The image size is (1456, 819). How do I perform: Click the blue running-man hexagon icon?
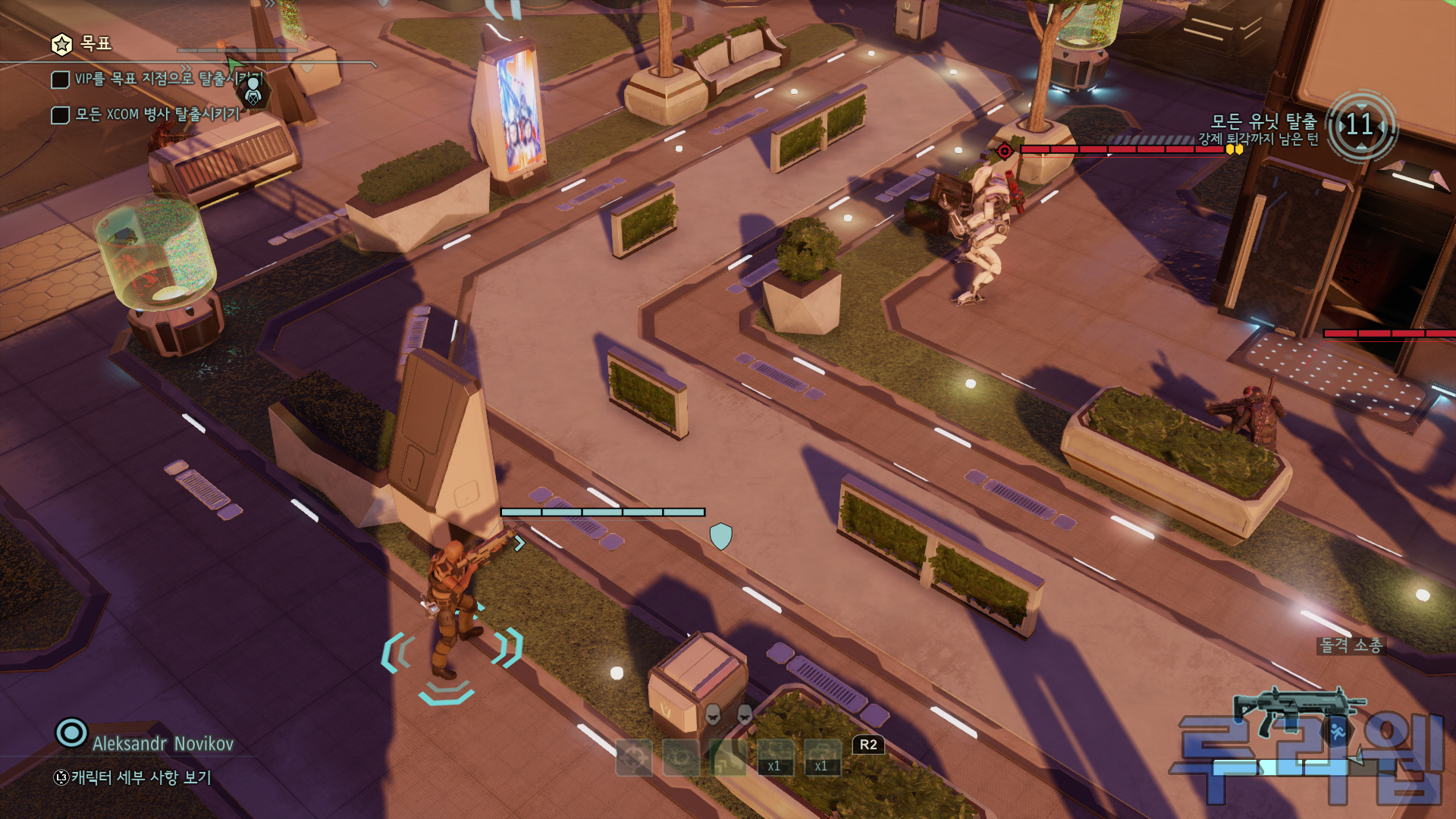tap(1338, 731)
